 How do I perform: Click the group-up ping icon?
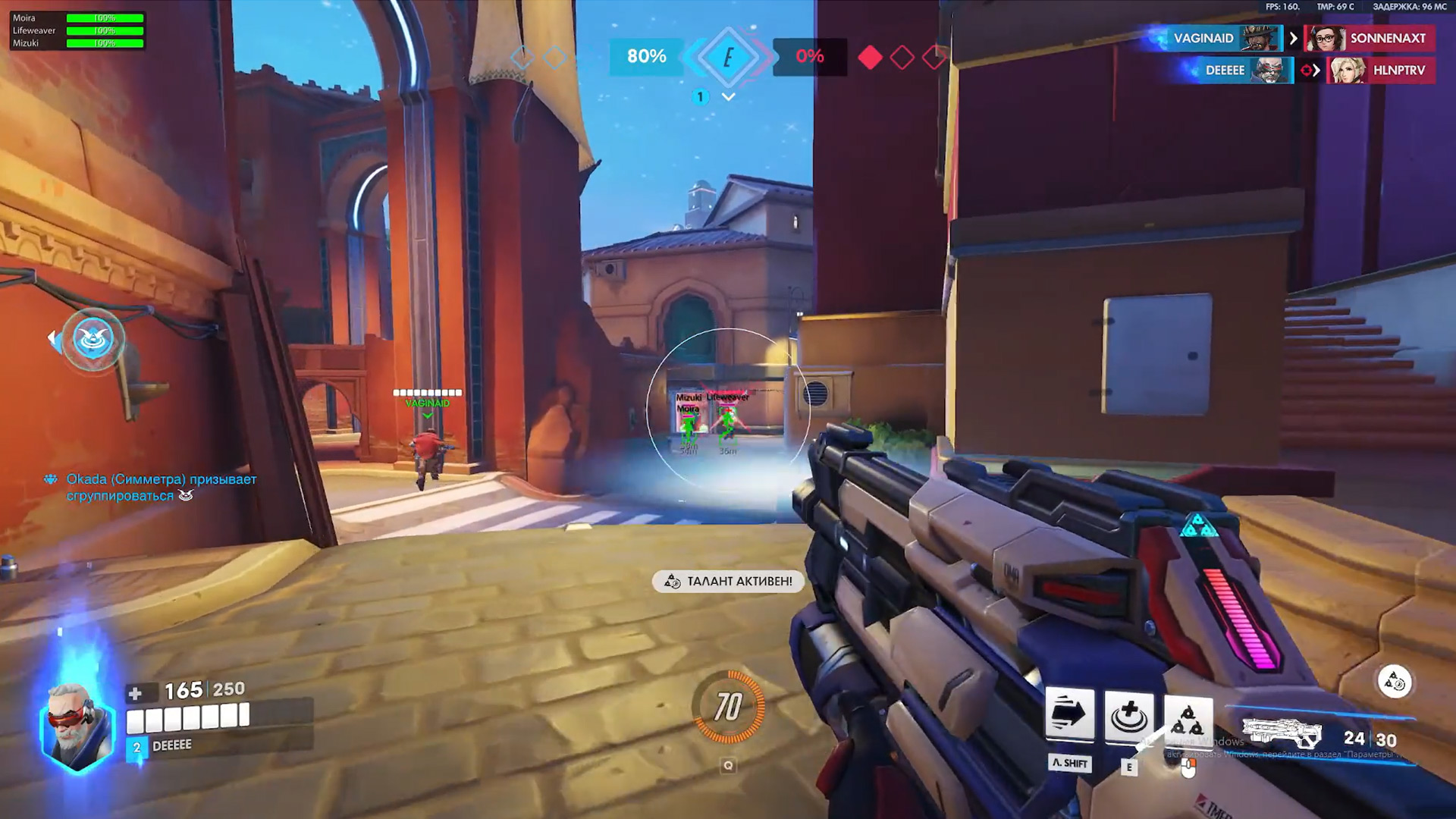(x=93, y=340)
